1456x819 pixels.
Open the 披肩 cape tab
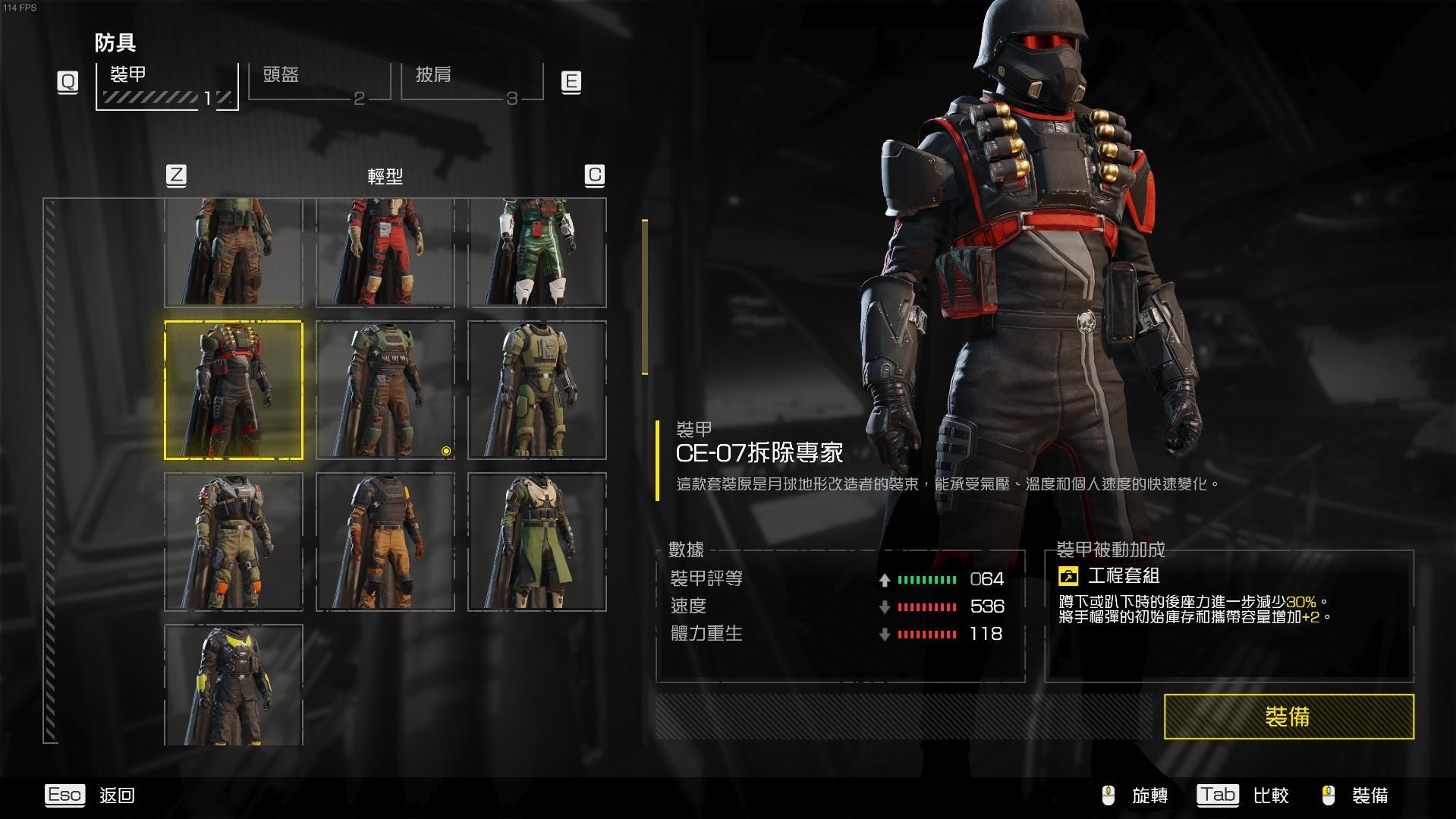coord(471,81)
